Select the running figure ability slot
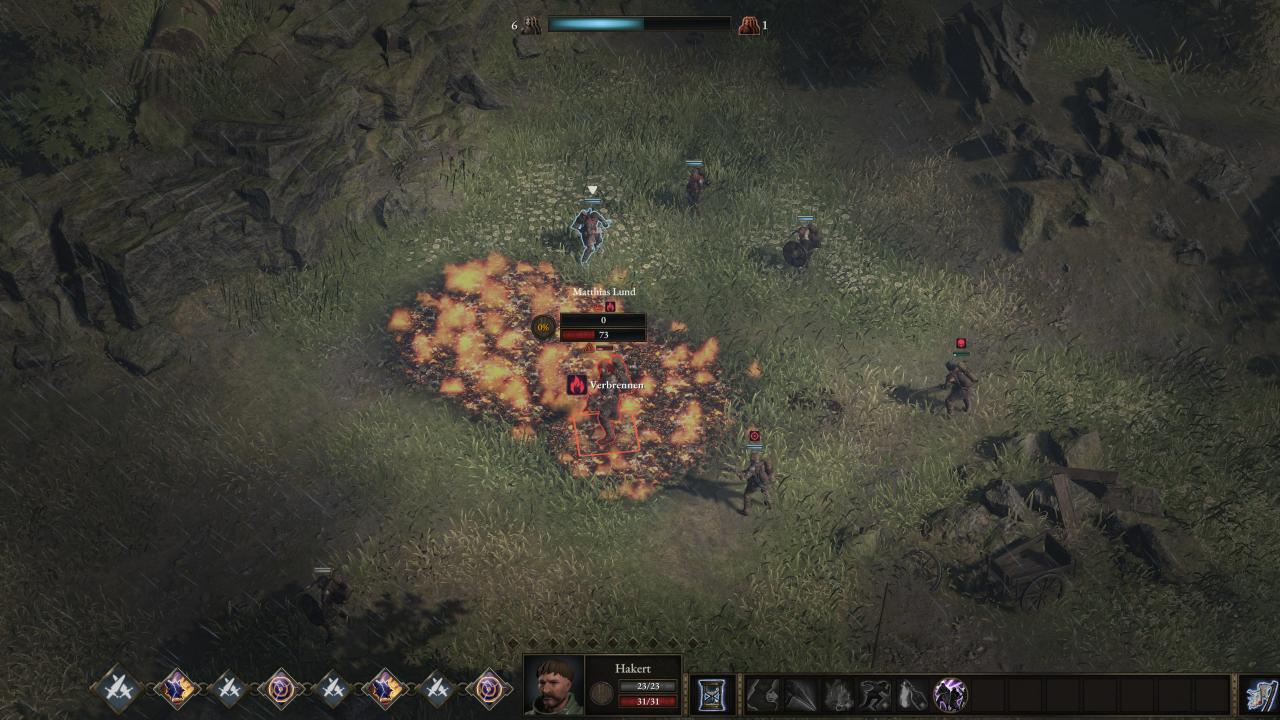1280x720 pixels. pos(876,694)
